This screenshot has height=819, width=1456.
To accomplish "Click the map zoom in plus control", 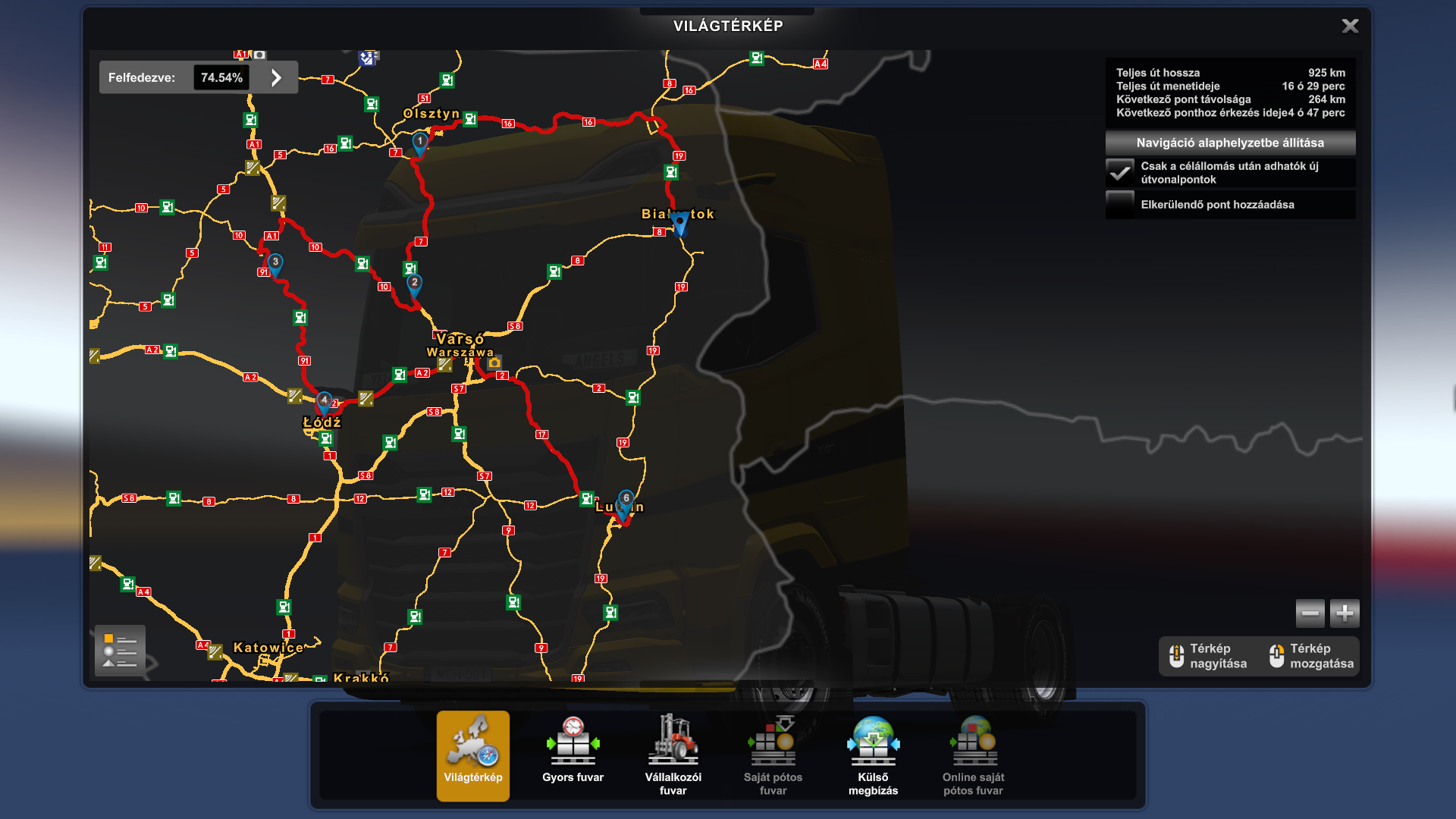I will click(x=1345, y=613).
